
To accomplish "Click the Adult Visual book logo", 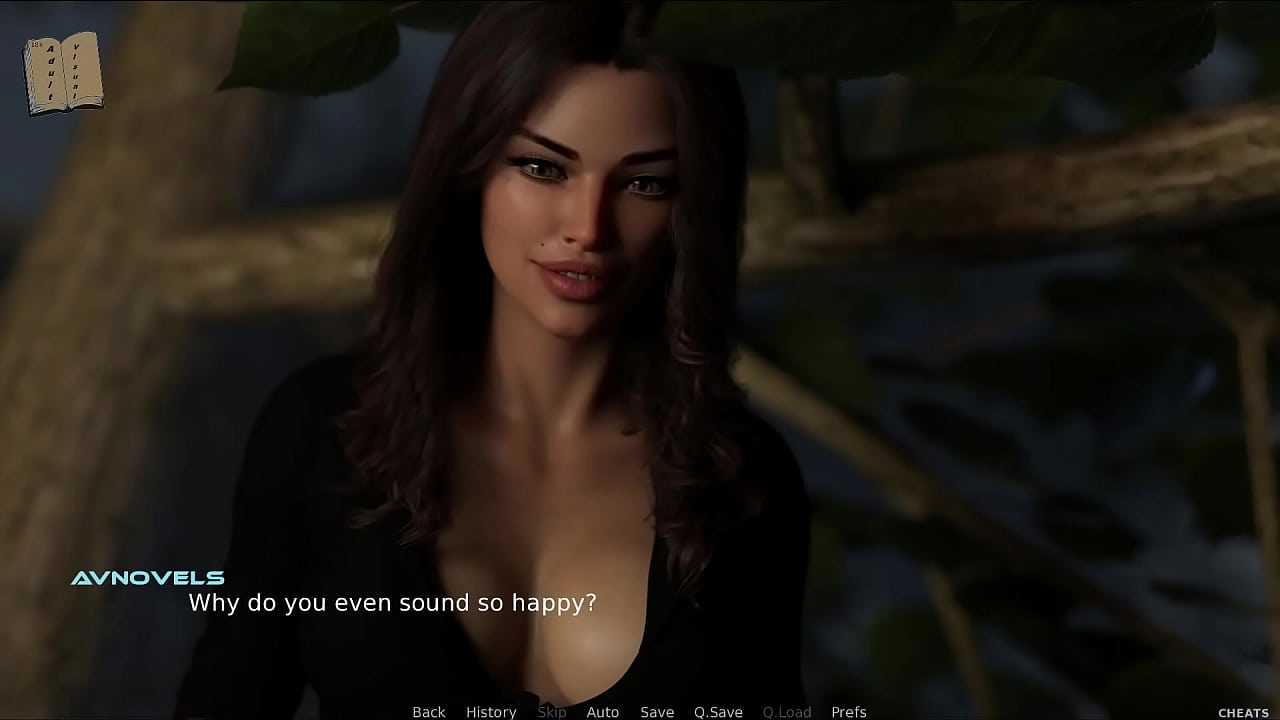I will click(62, 73).
